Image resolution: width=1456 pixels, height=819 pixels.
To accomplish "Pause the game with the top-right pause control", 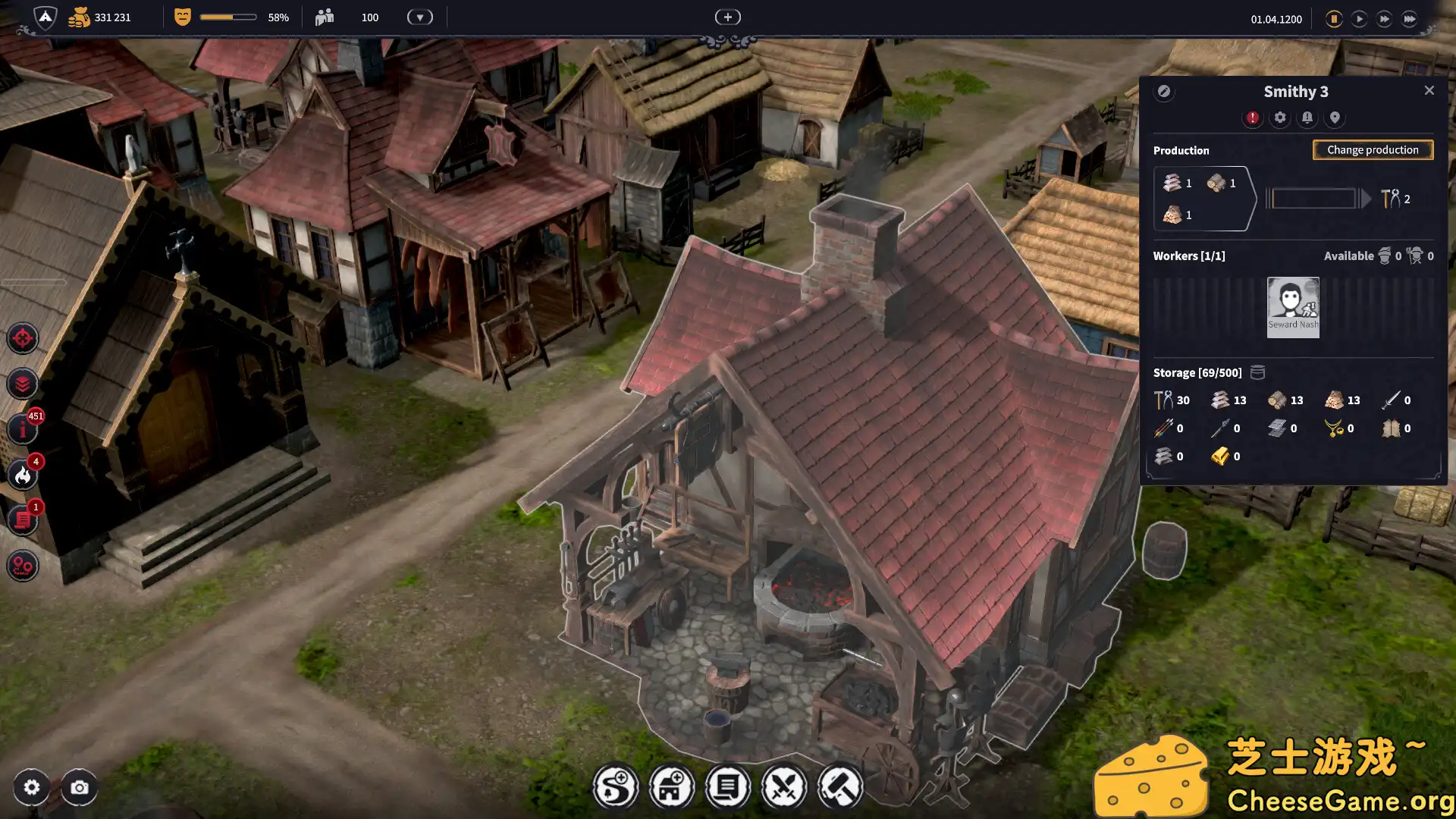I will [x=1333, y=19].
